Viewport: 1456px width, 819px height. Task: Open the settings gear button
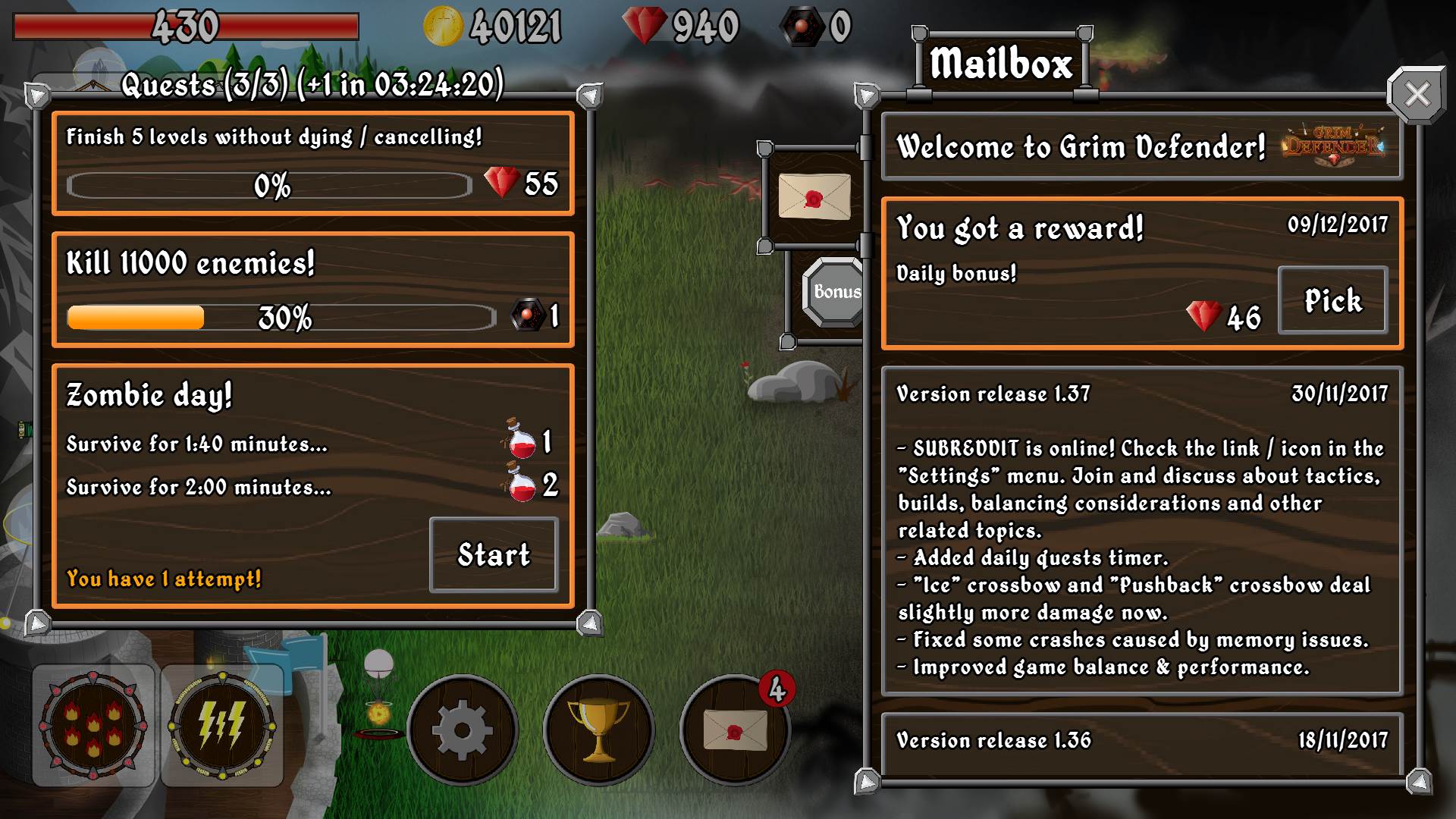click(x=462, y=730)
